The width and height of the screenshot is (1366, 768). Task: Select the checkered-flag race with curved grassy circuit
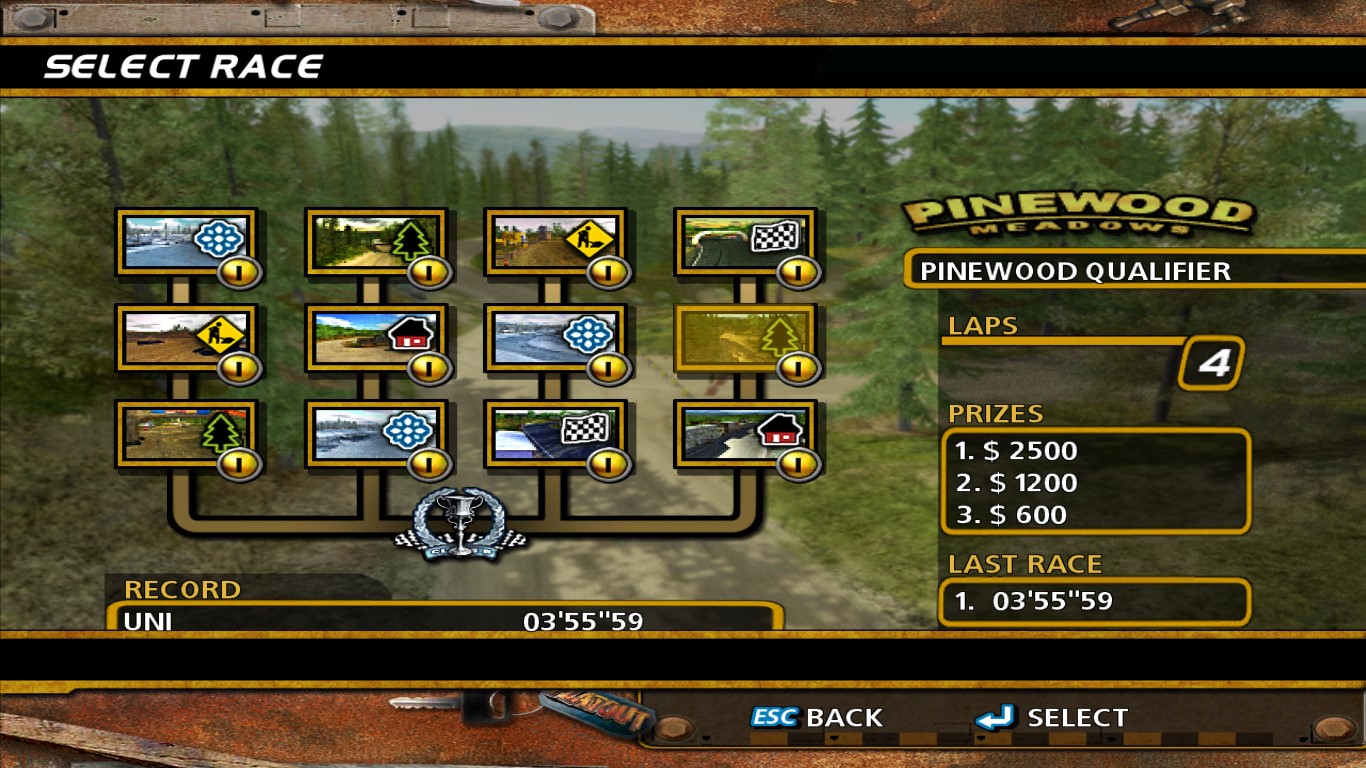pyautogui.click(x=745, y=242)
